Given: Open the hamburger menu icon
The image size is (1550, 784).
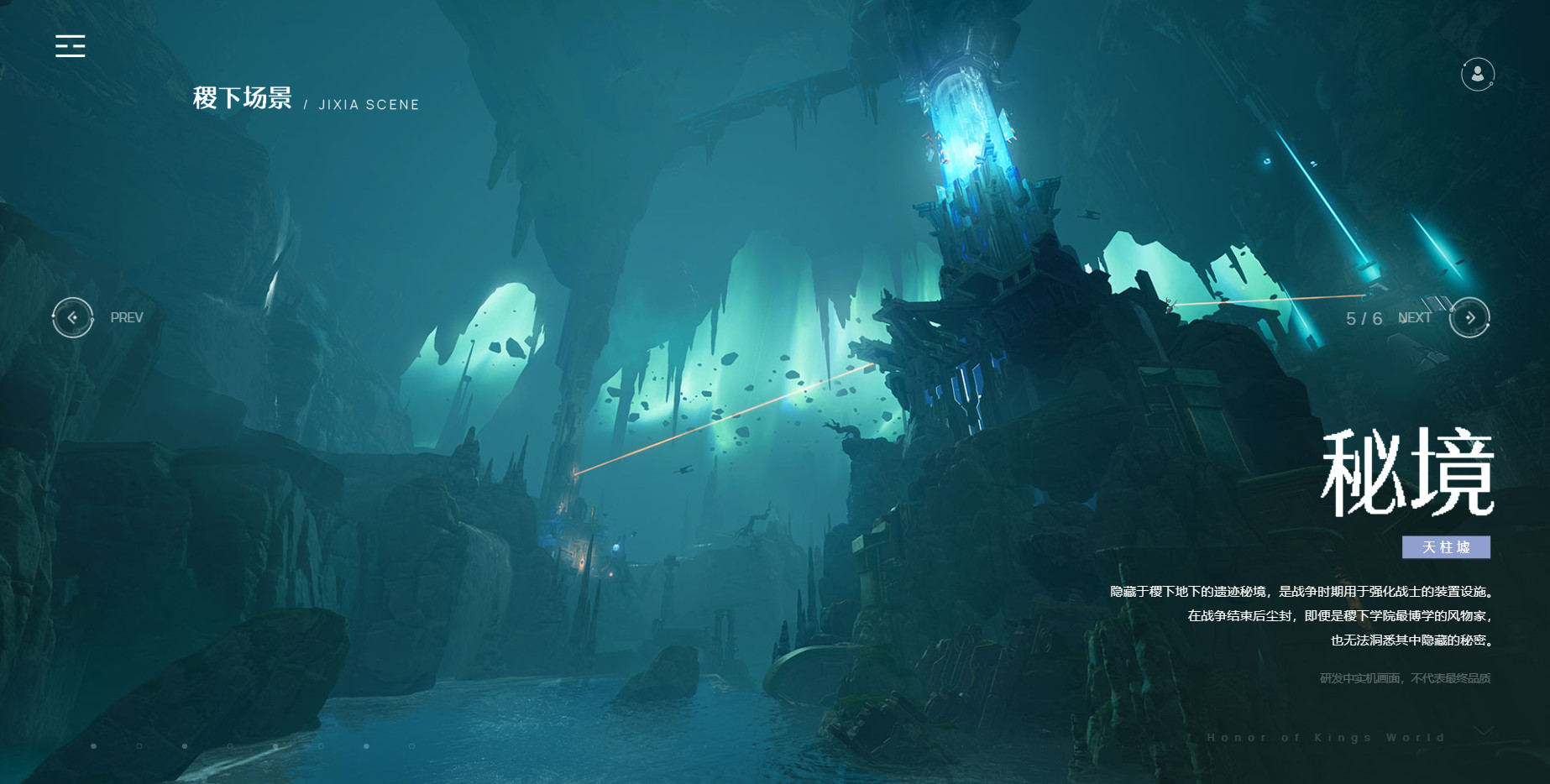Looking at the screenshot, I should 71,46.
